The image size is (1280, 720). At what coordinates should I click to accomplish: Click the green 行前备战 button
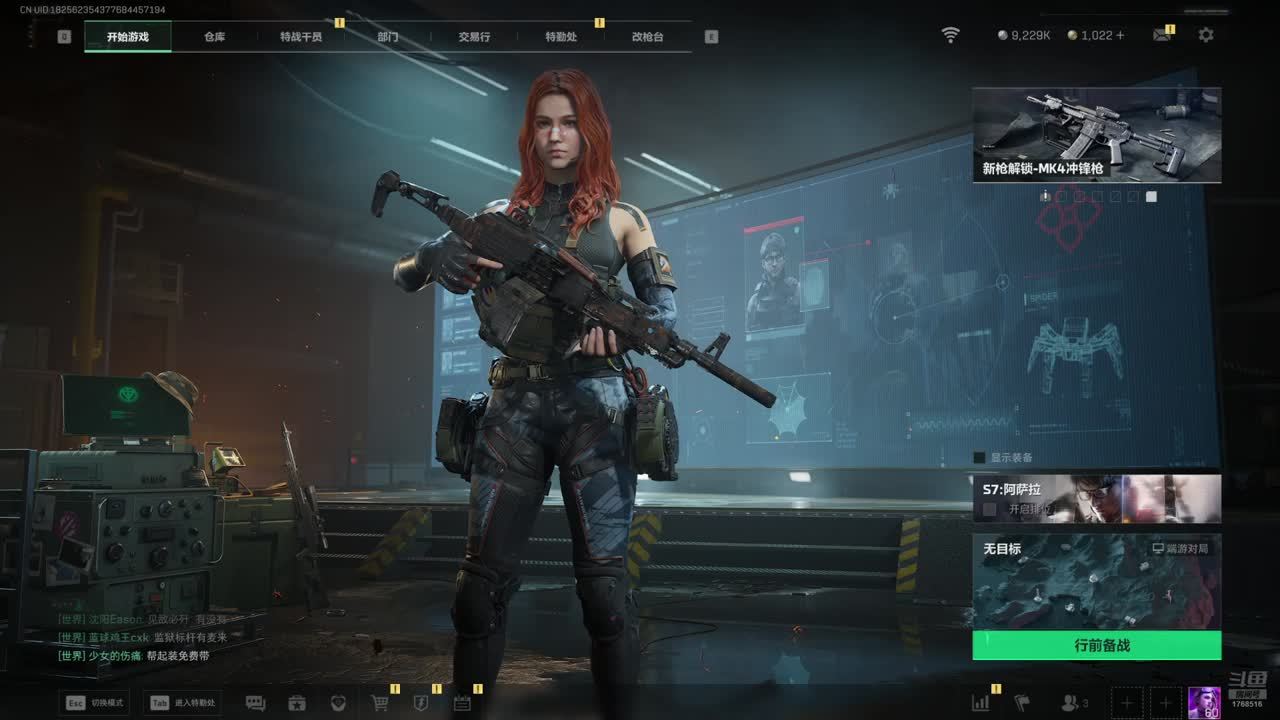point(1096,646)
